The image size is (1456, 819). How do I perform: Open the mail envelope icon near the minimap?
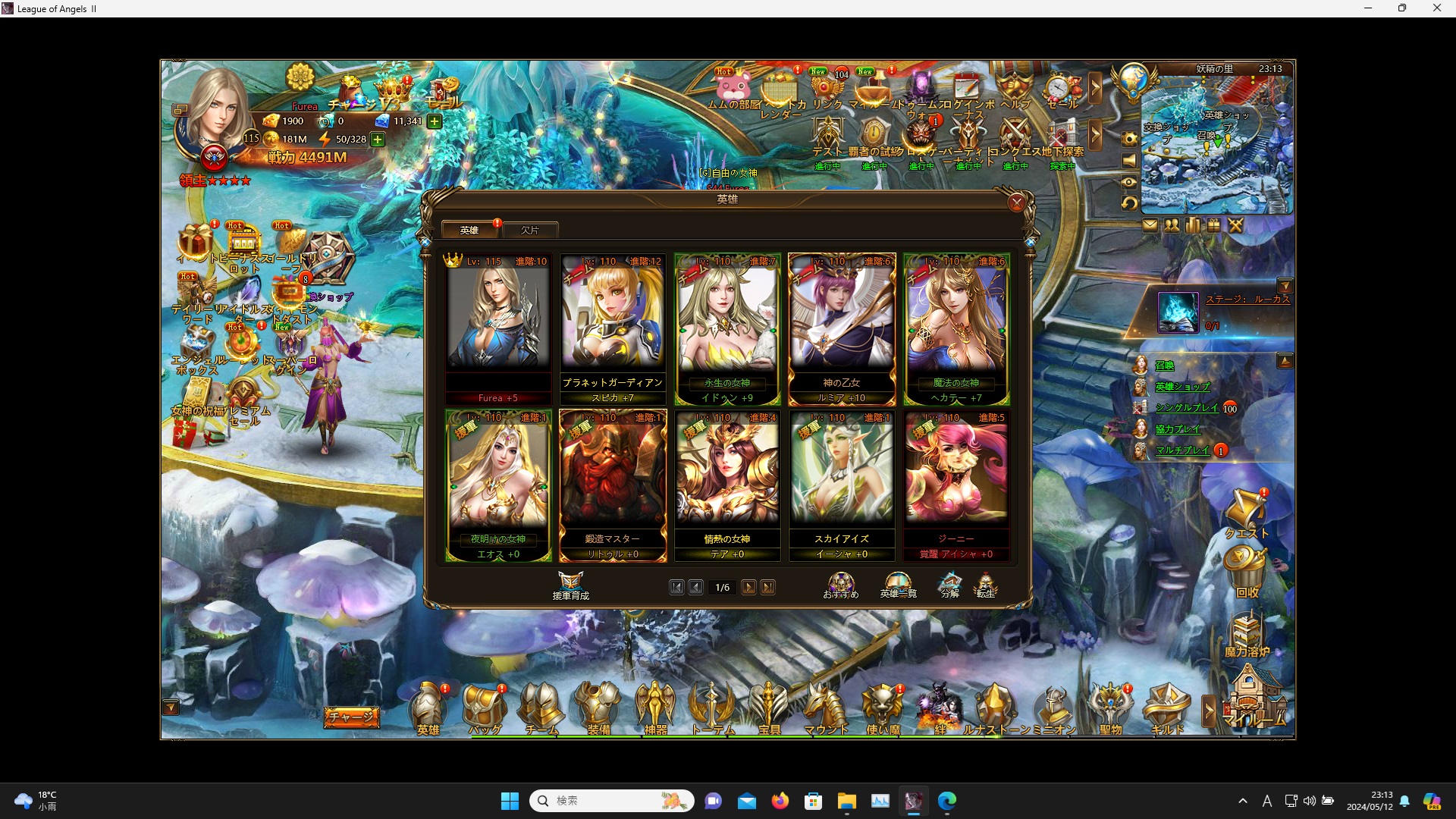(1151, 224)
